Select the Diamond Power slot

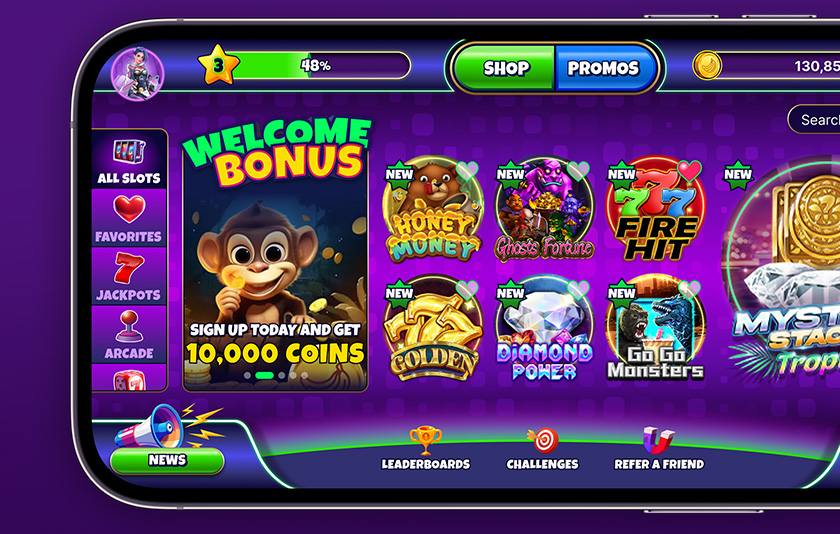point(544,330)
